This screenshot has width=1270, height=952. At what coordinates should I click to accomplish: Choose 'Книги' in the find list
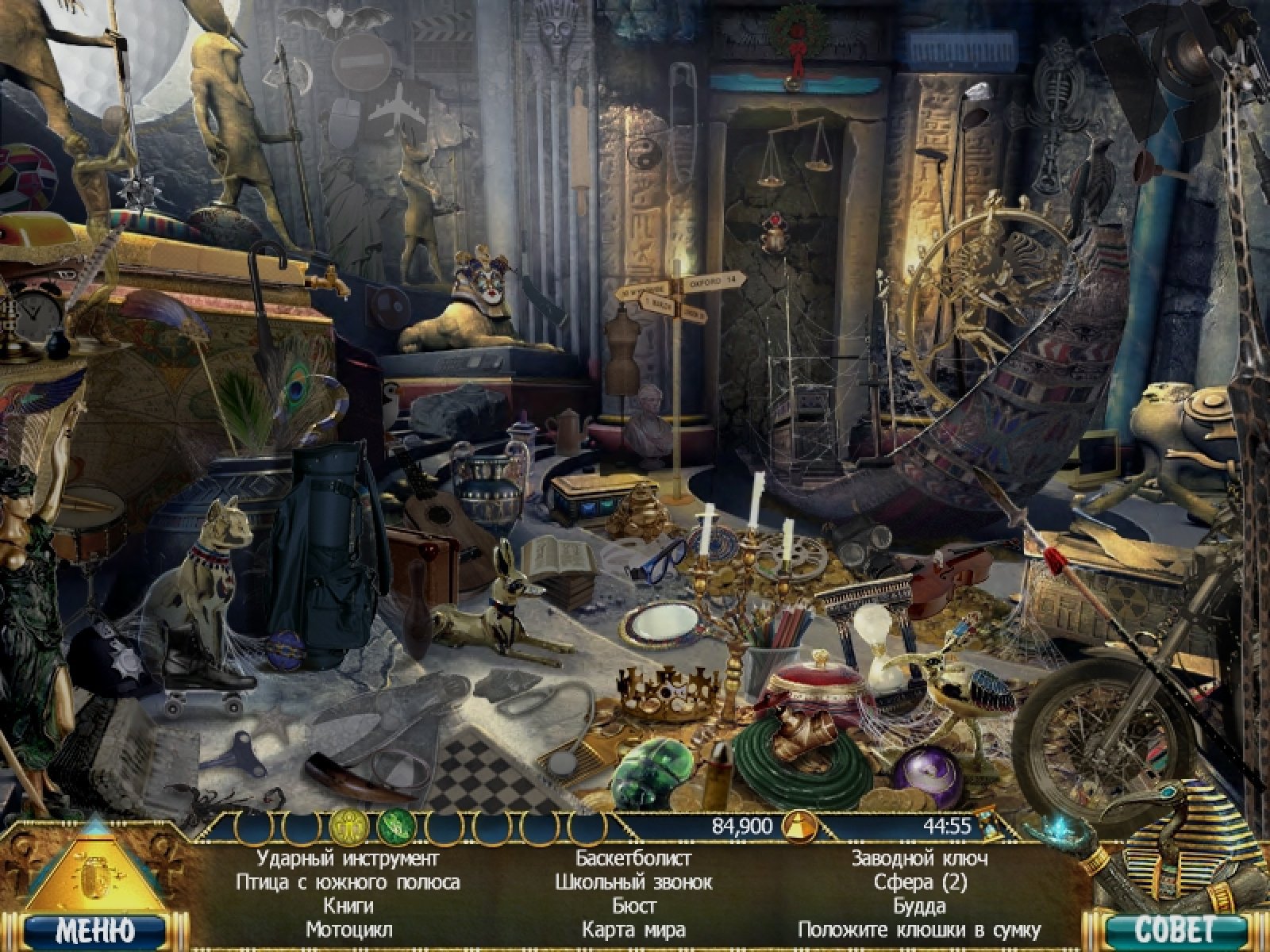[348, 905]
